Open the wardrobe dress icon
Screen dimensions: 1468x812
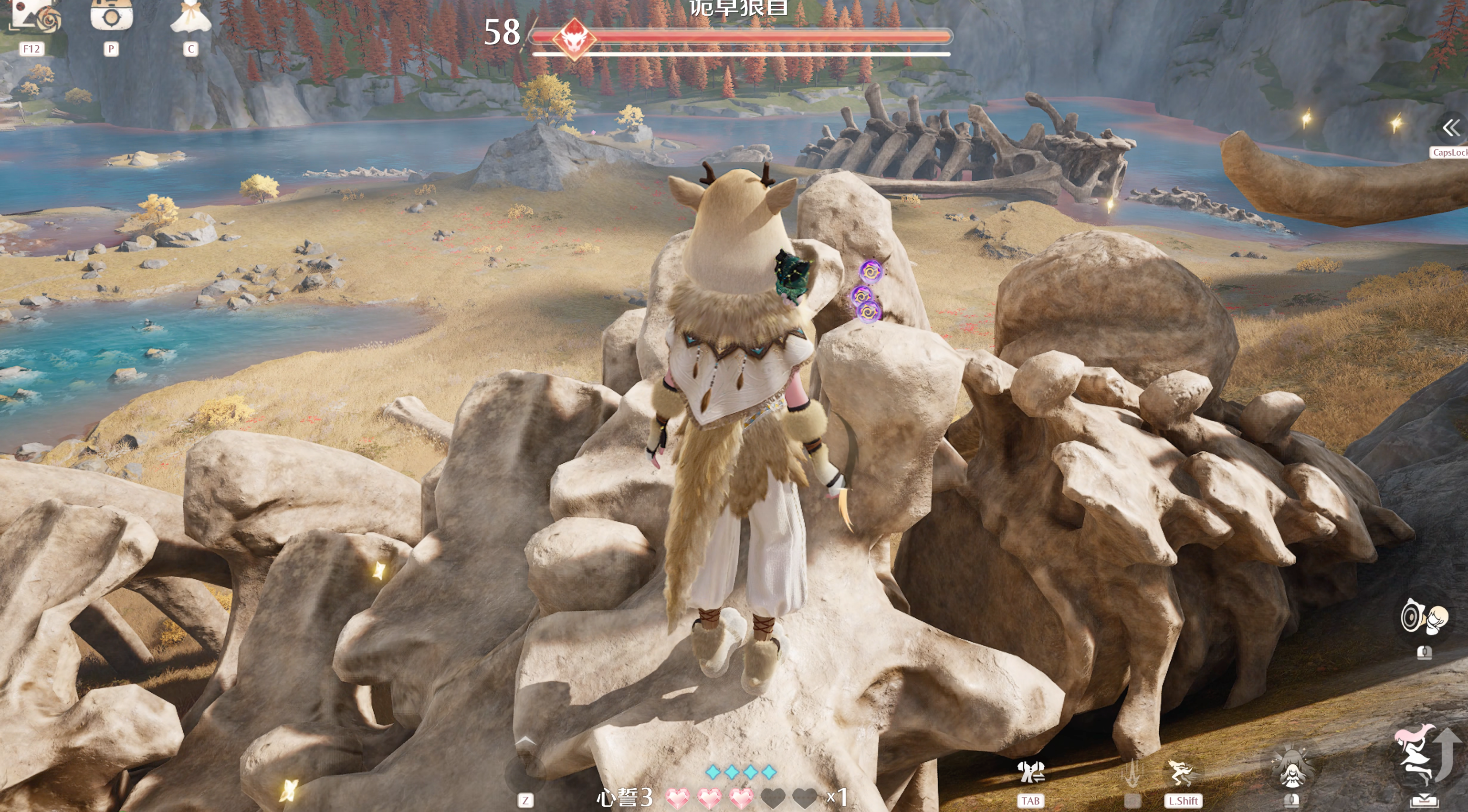tap(191, 17)
